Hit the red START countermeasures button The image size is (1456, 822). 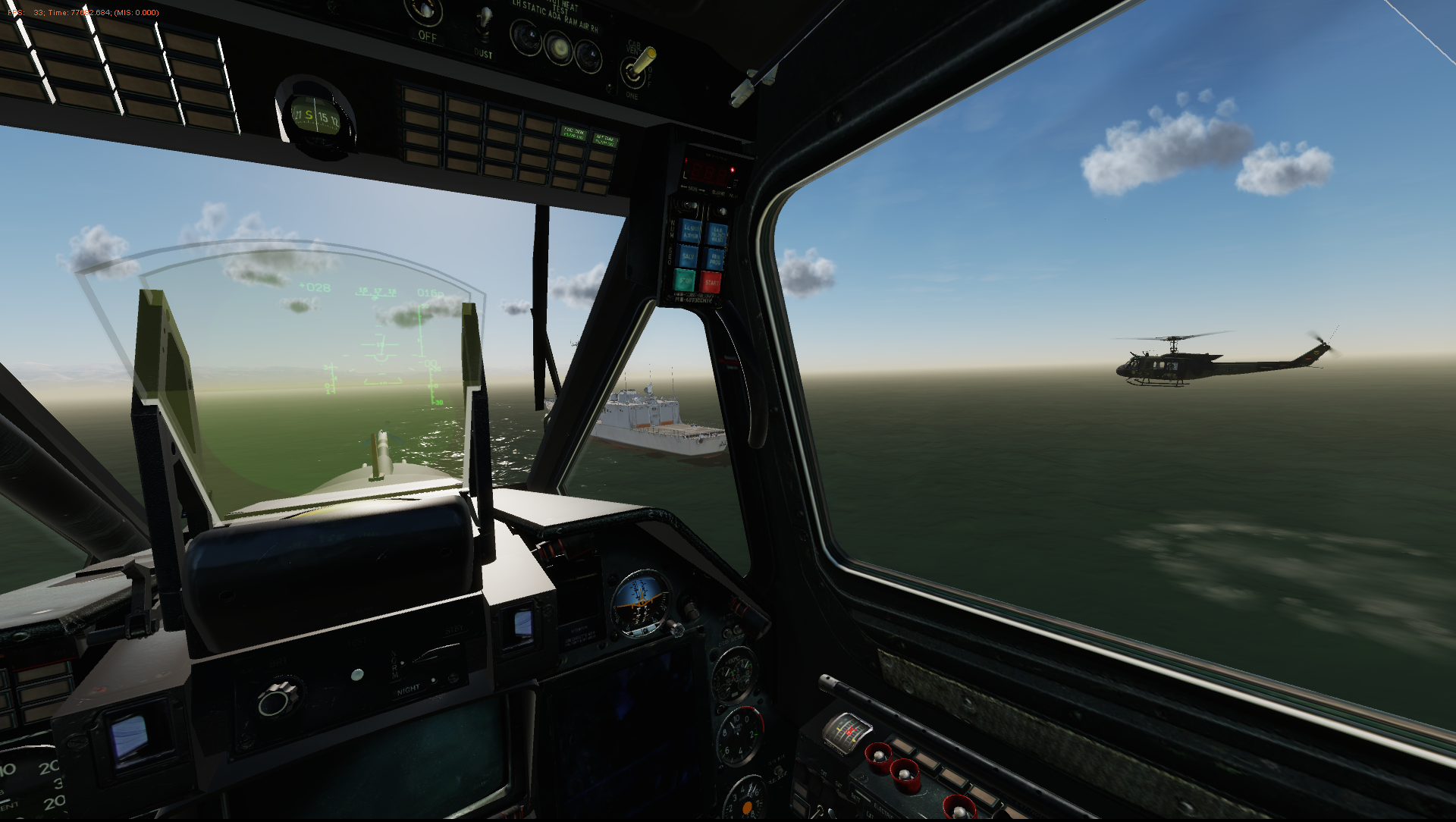tap(711, 283)
